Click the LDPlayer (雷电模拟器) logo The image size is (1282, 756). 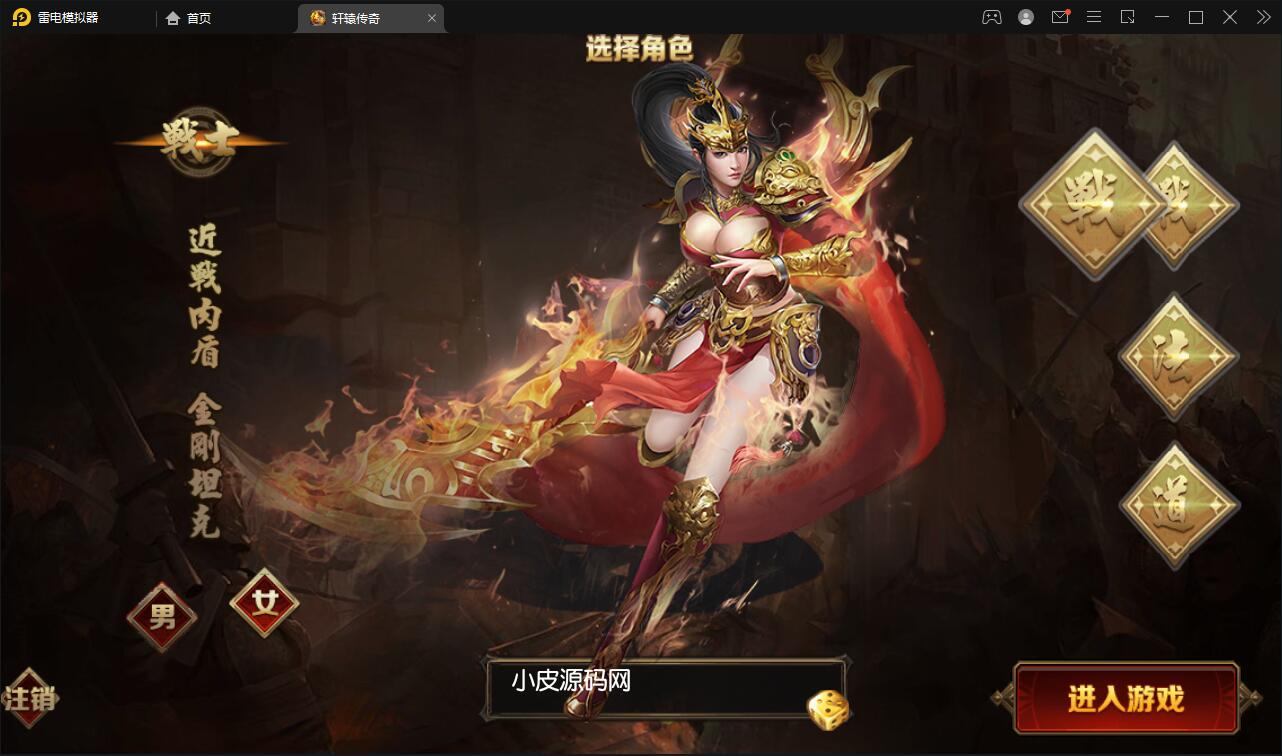pyautogui.click(x=20, y=17)
